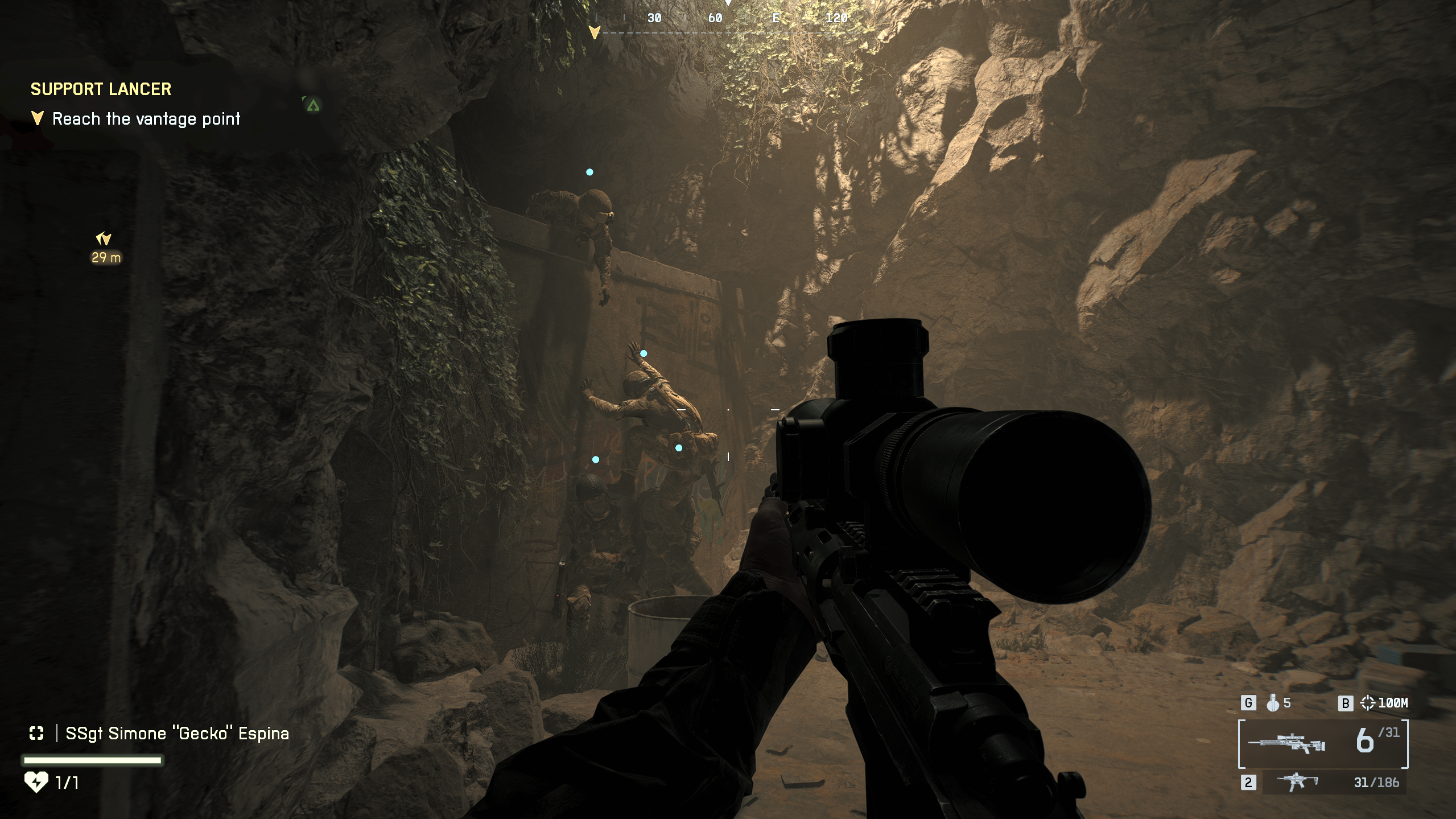Click the 29 m objective waypoint marker
Viewport: 1456px width, 819px height.
click(x=104, y=239)
